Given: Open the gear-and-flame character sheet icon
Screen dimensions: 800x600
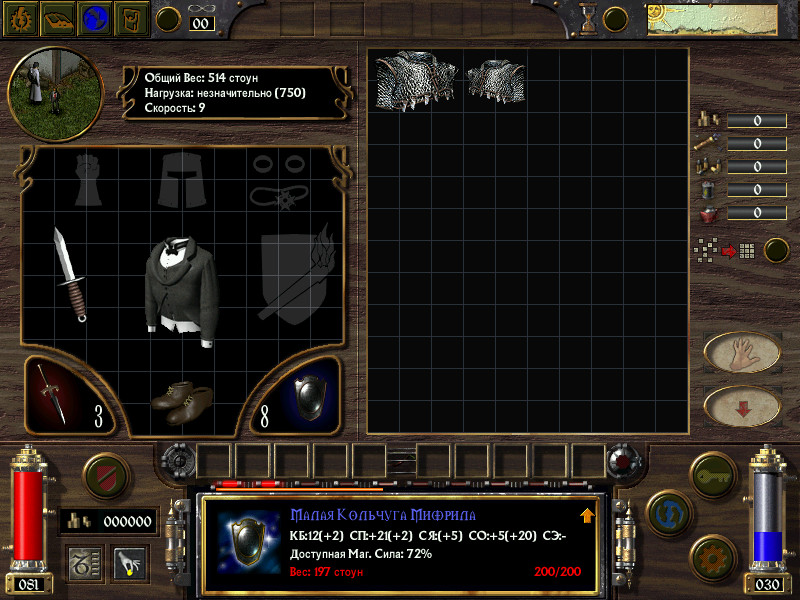Looking at the screenshot, I should click(20, 18).
